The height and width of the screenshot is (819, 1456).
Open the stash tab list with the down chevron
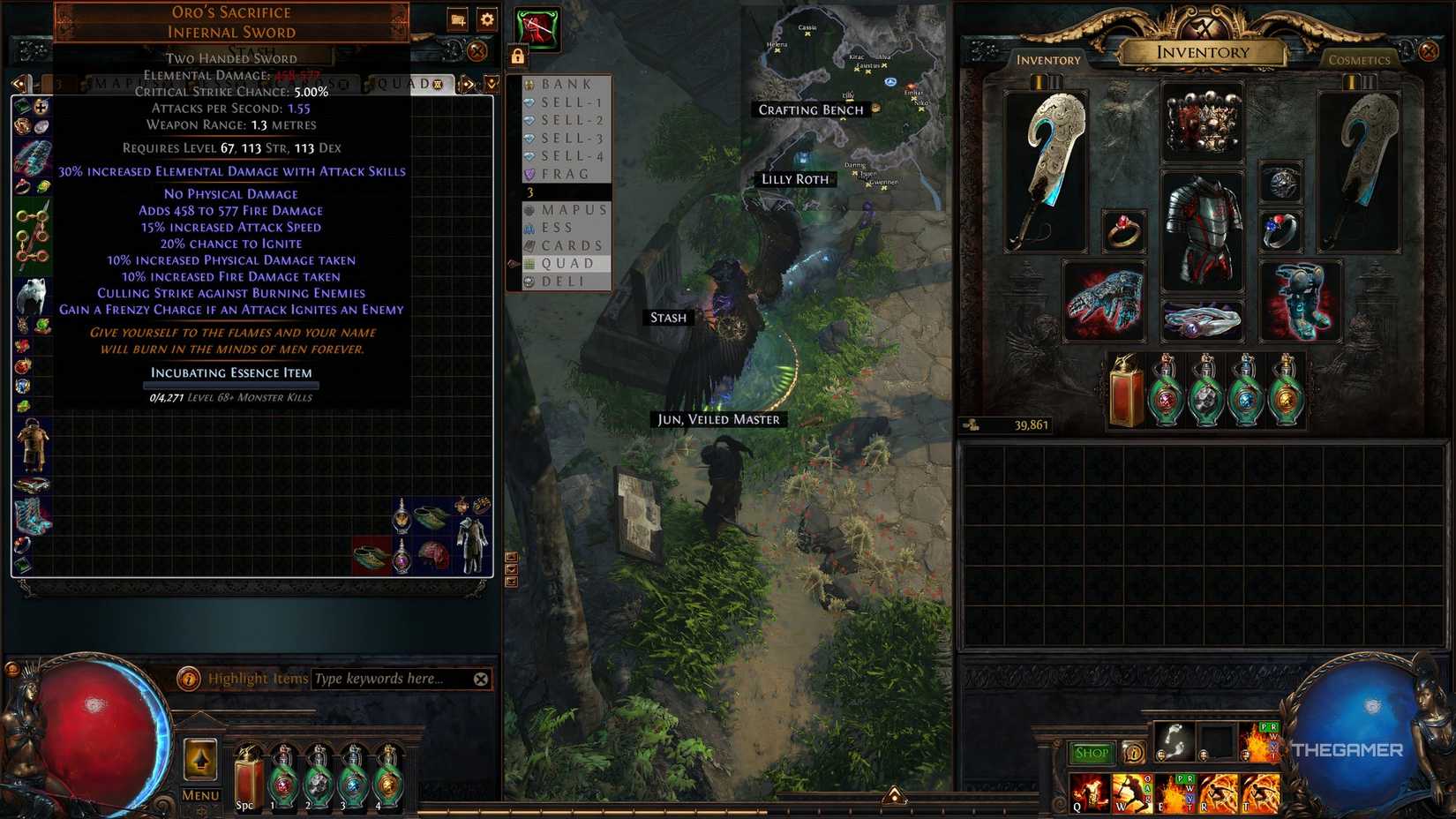coord(492,82)
